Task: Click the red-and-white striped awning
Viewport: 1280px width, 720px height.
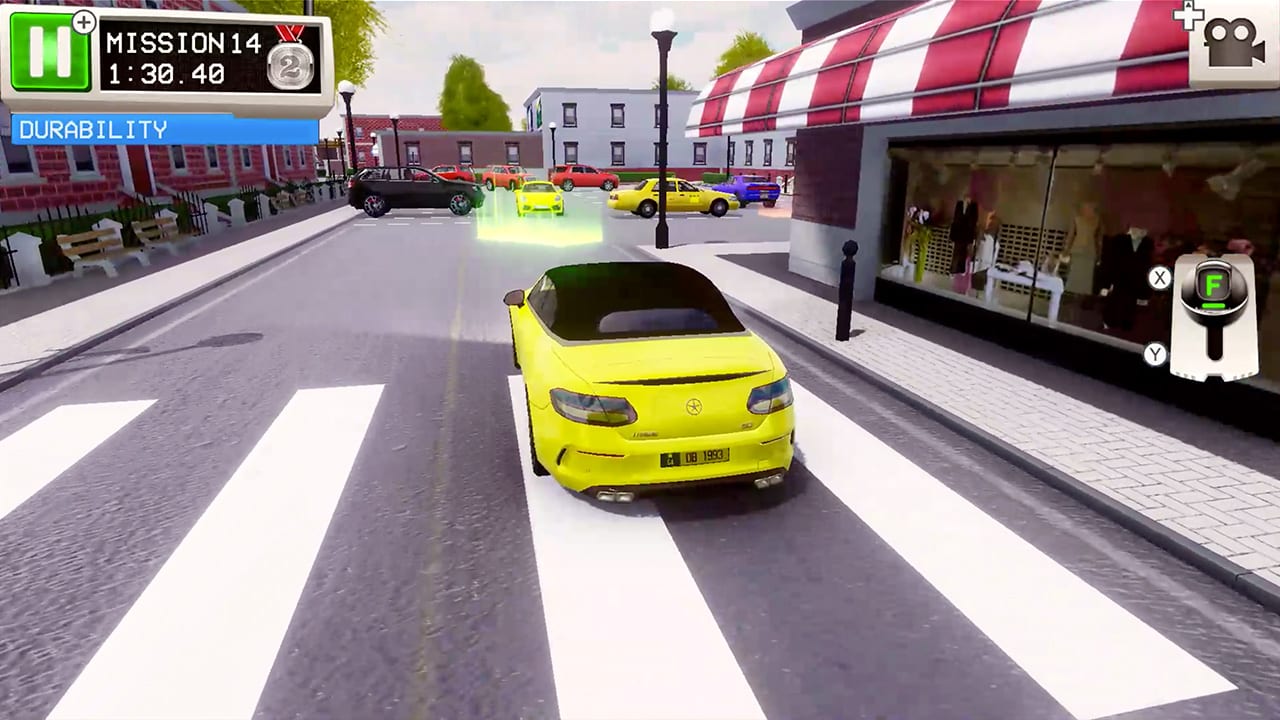Action: click(x=950, y=70)
